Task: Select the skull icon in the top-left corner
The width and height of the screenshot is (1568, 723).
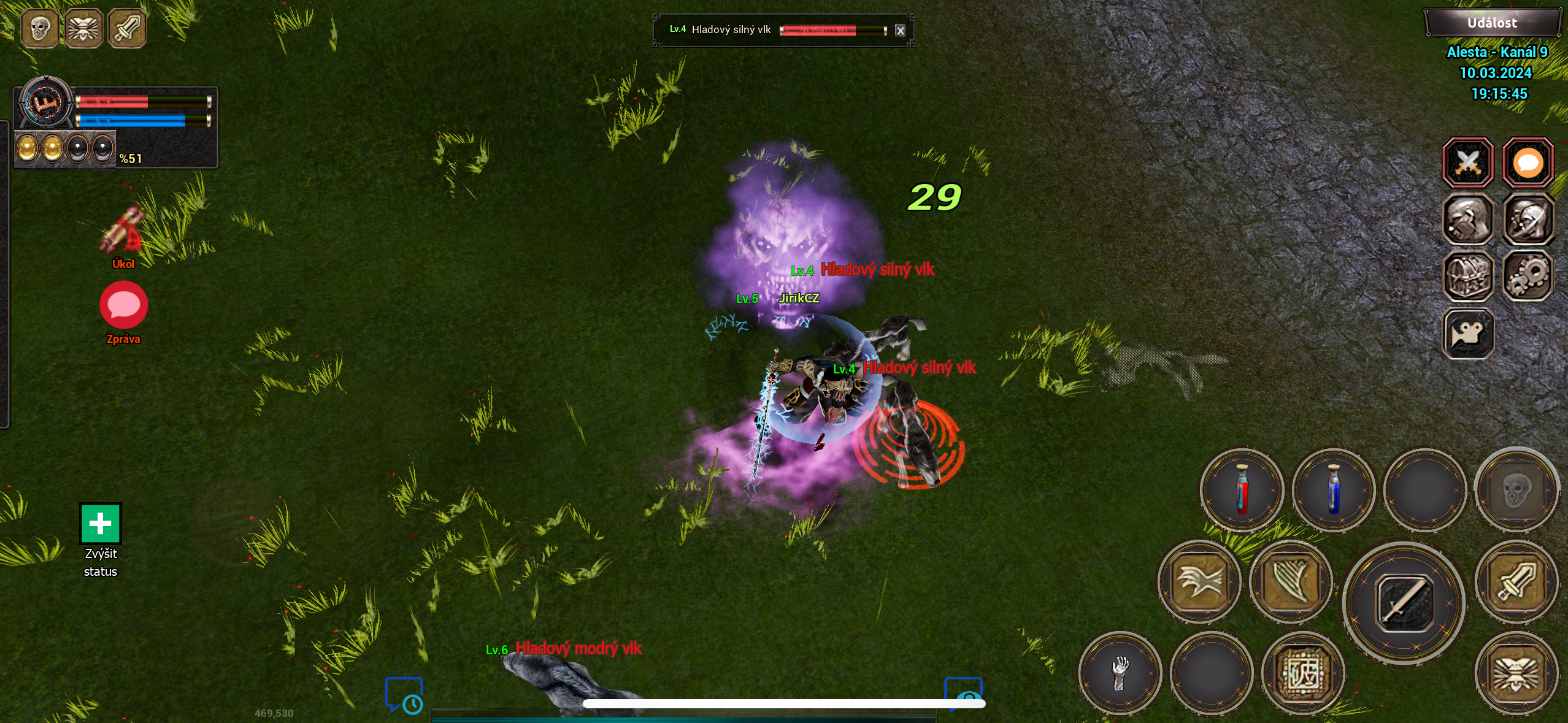Action: click(x=39, y=28)
